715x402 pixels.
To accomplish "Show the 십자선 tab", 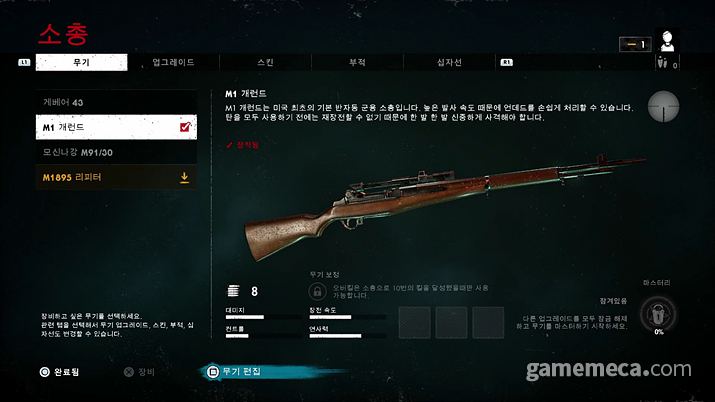I will click(x=447, y=62).
